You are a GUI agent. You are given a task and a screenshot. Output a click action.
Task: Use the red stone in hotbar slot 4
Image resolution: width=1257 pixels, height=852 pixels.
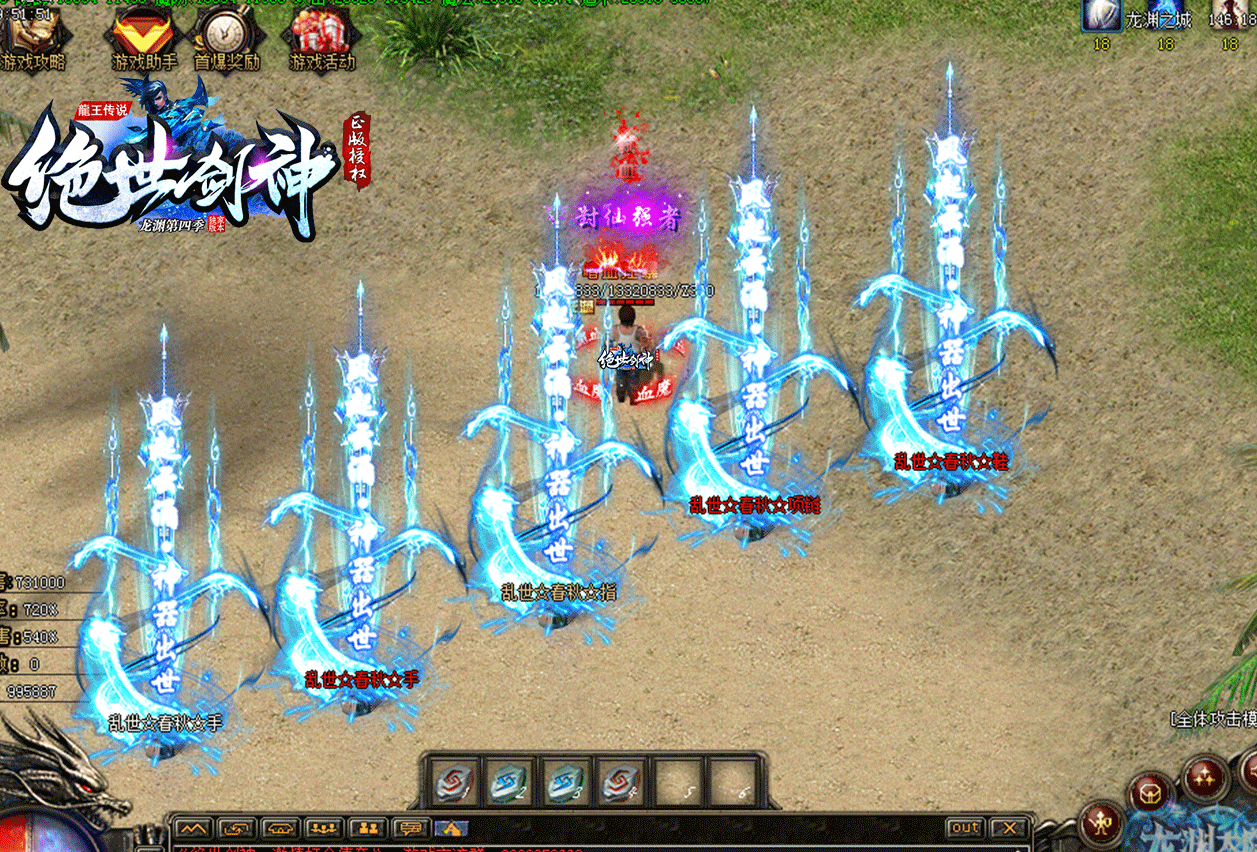621,781
